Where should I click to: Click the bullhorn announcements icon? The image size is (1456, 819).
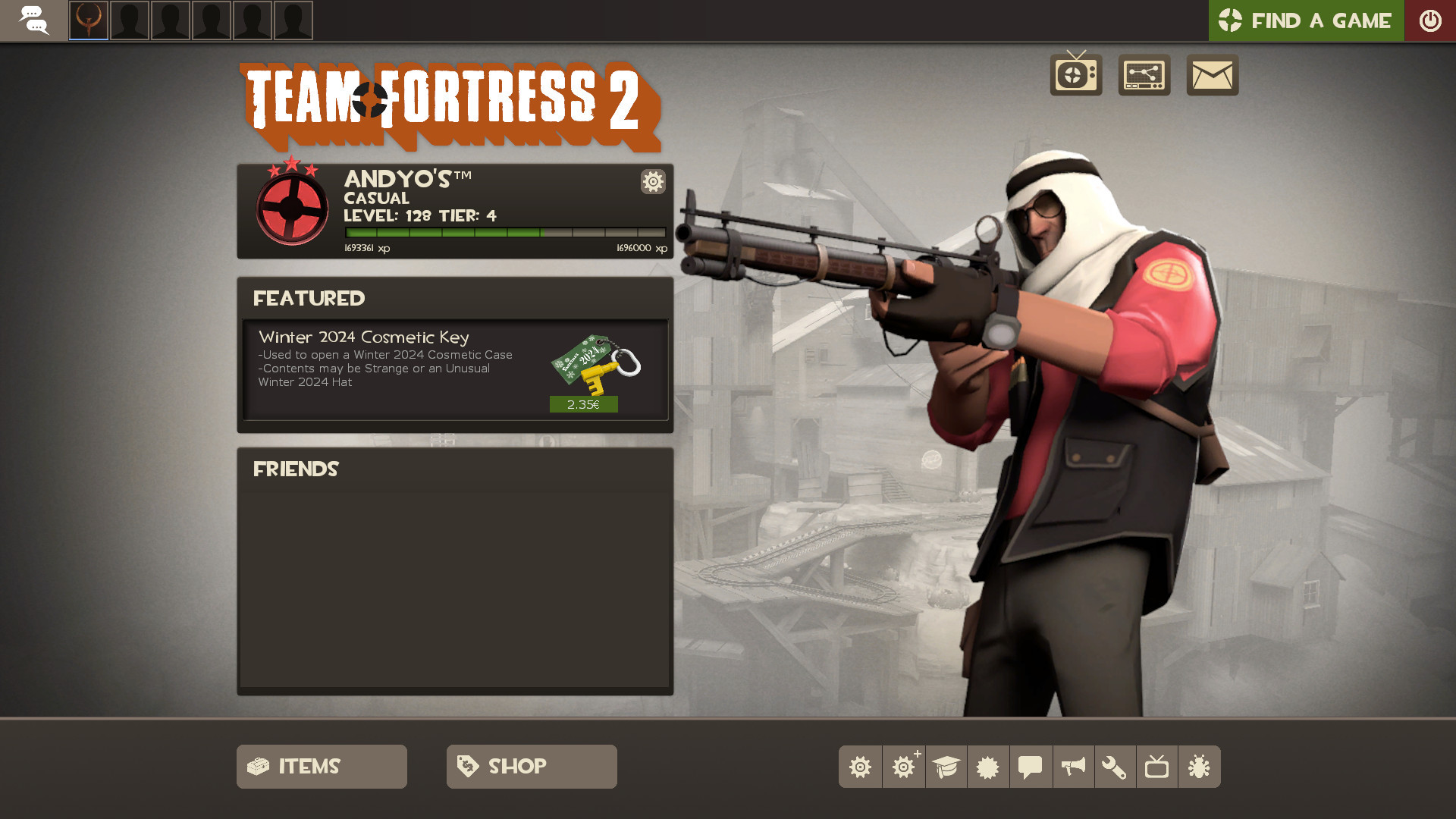[1073, 767]
